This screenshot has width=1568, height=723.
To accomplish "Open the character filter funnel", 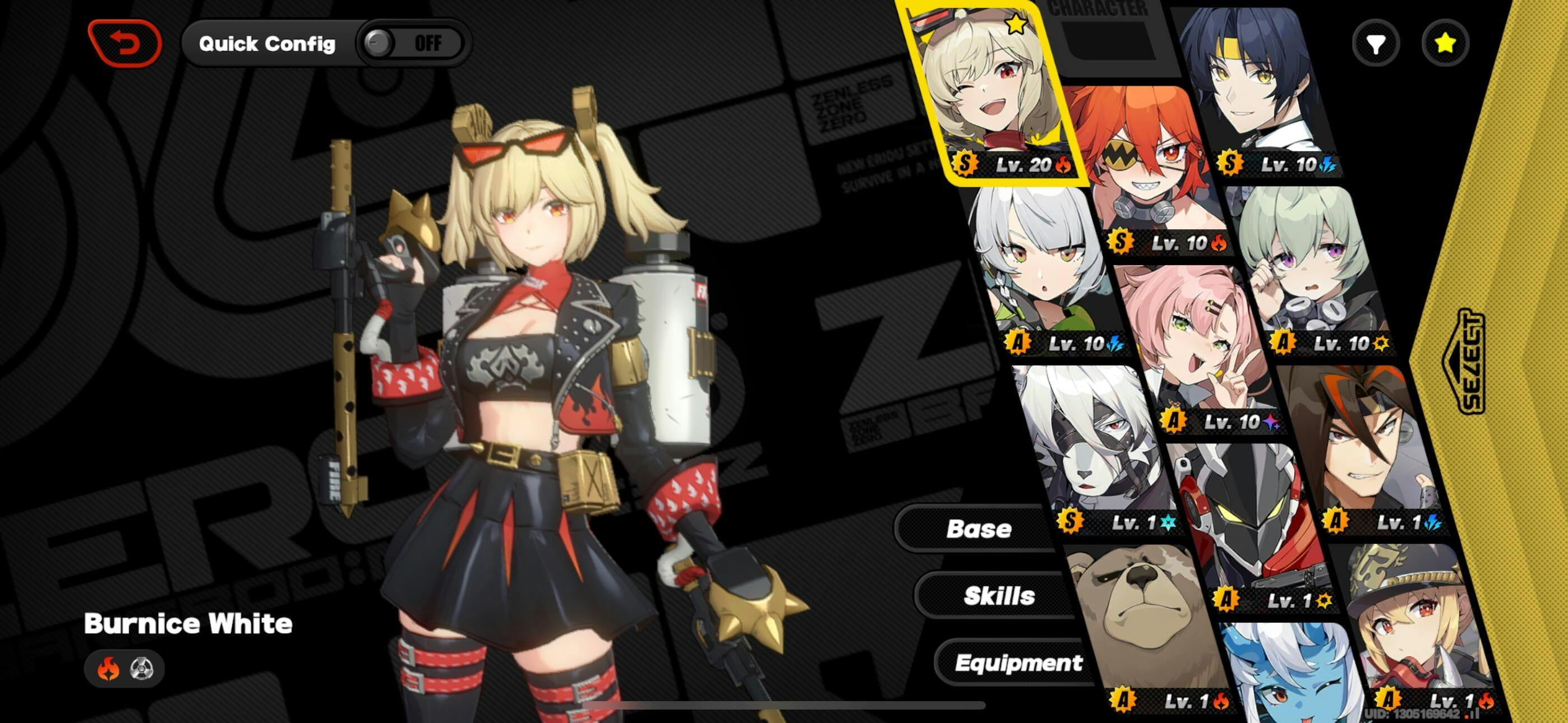I will coord(1376,43).
